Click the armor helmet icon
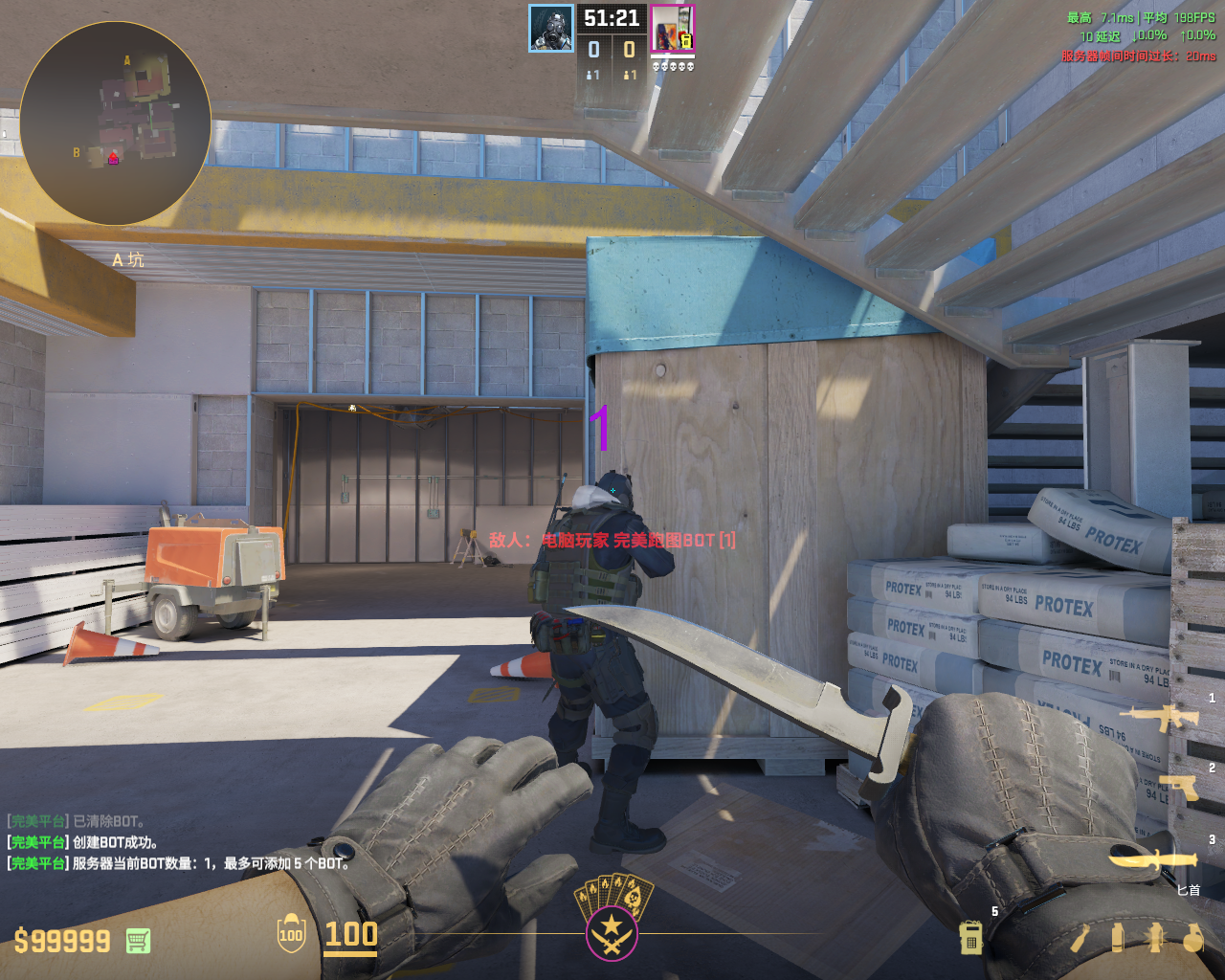Image resolution: width=1225 pixels, height=980 pixels. (x=291, y=934)
